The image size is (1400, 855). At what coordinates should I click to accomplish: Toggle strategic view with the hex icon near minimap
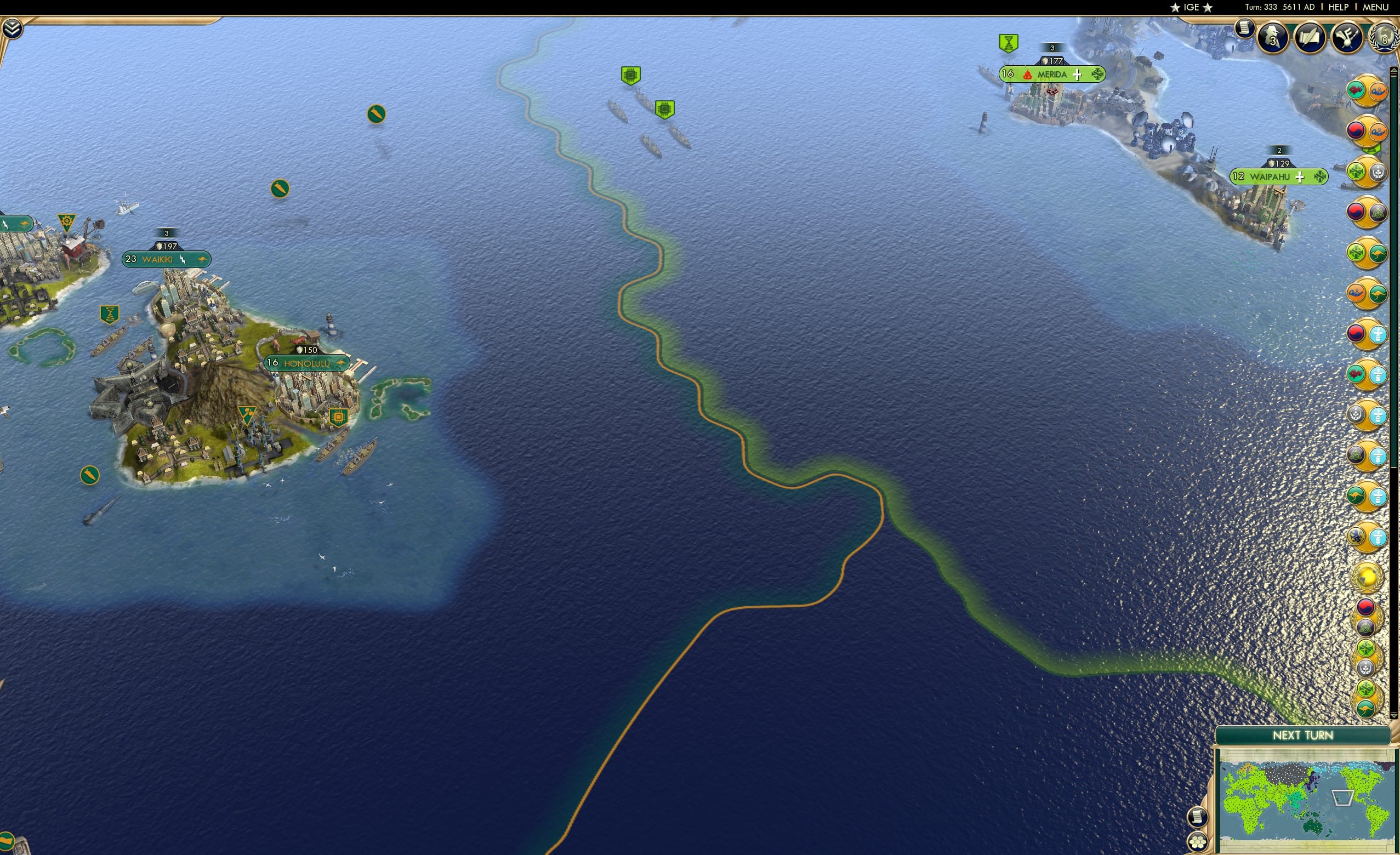pyautogui.click(x=1198, y=842)
